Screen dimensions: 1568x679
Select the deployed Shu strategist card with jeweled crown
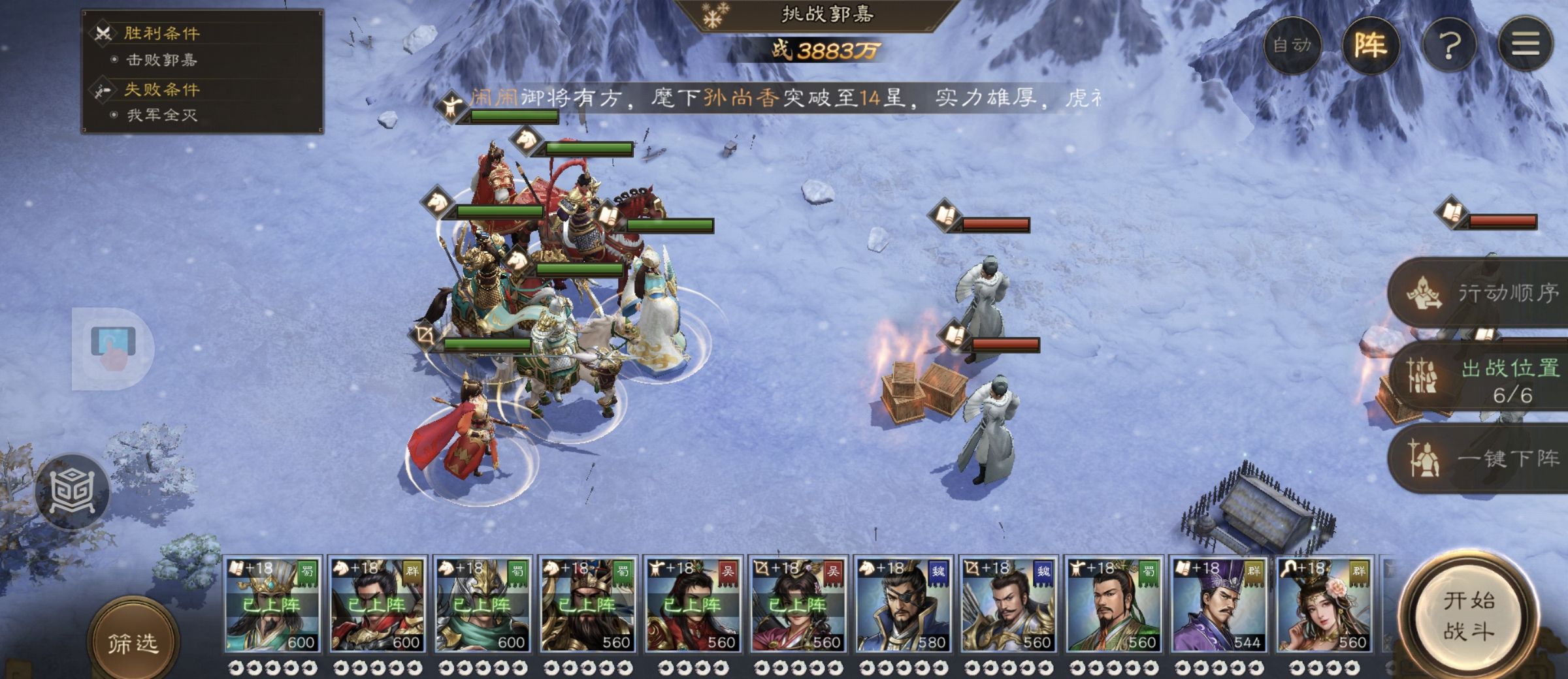tap(272, 605)
